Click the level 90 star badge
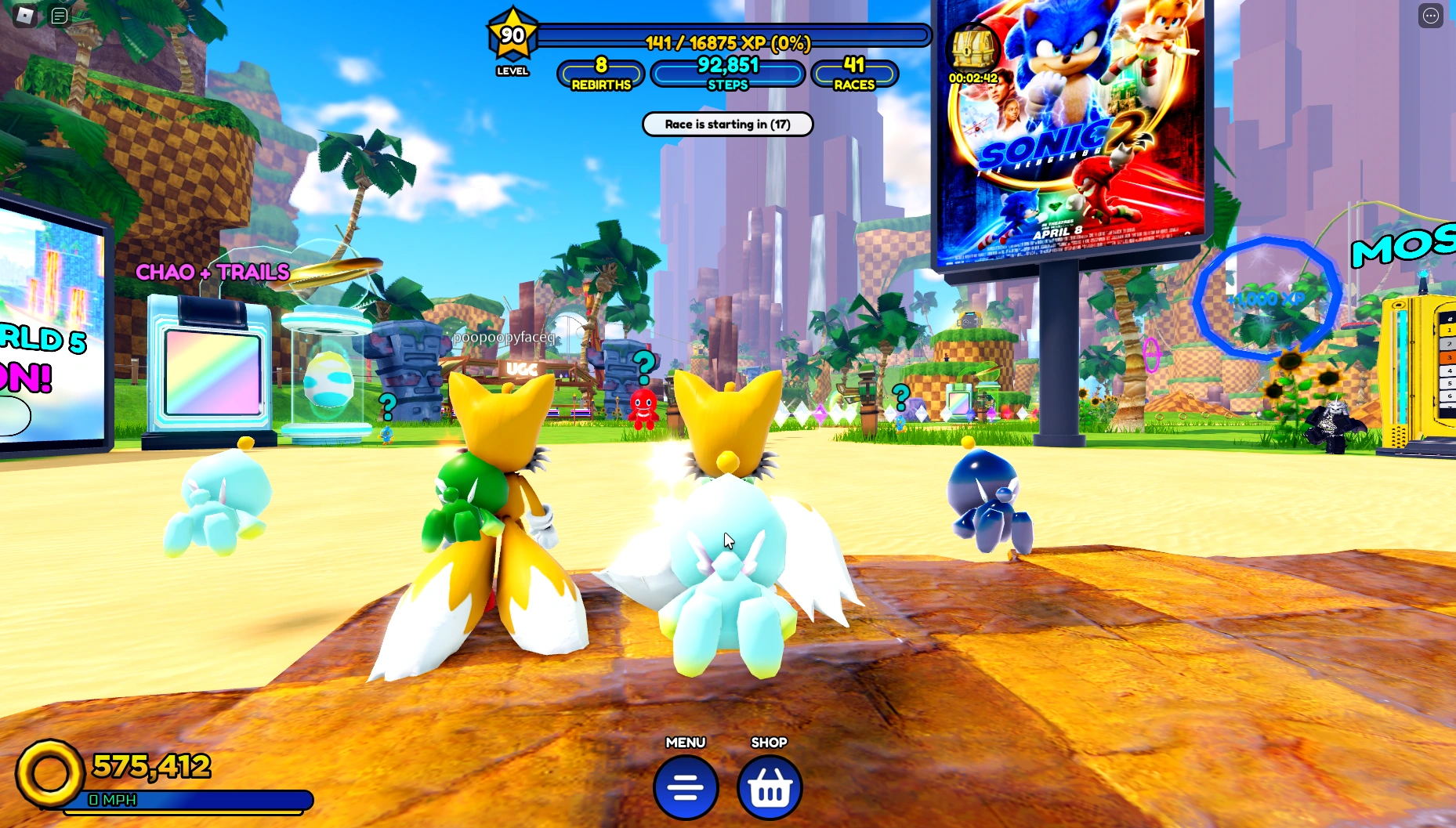Image resolution: width=1456 pixels, height=828 pixels. (511, 34)
